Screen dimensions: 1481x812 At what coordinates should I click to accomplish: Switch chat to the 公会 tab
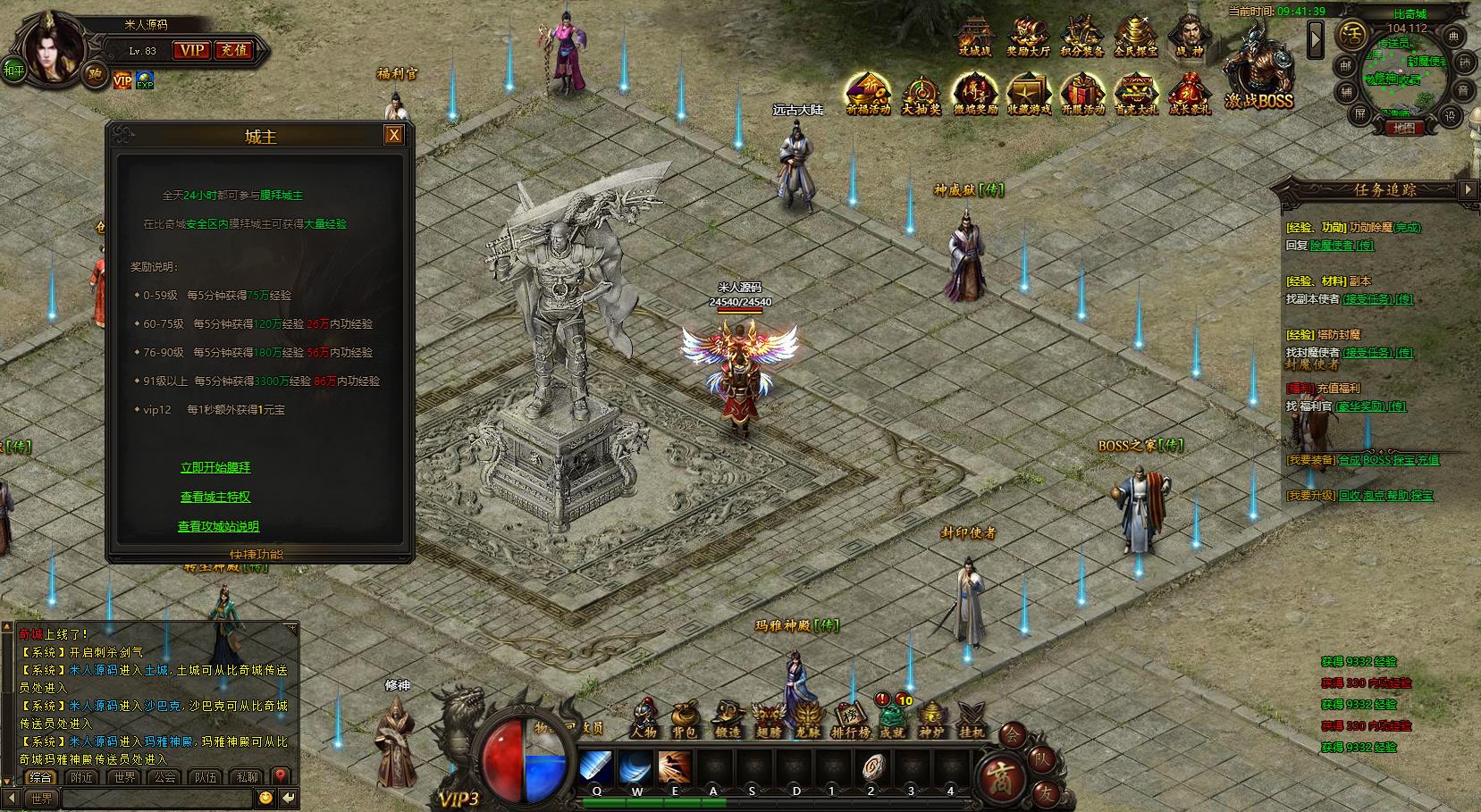[x=164, y=777]
